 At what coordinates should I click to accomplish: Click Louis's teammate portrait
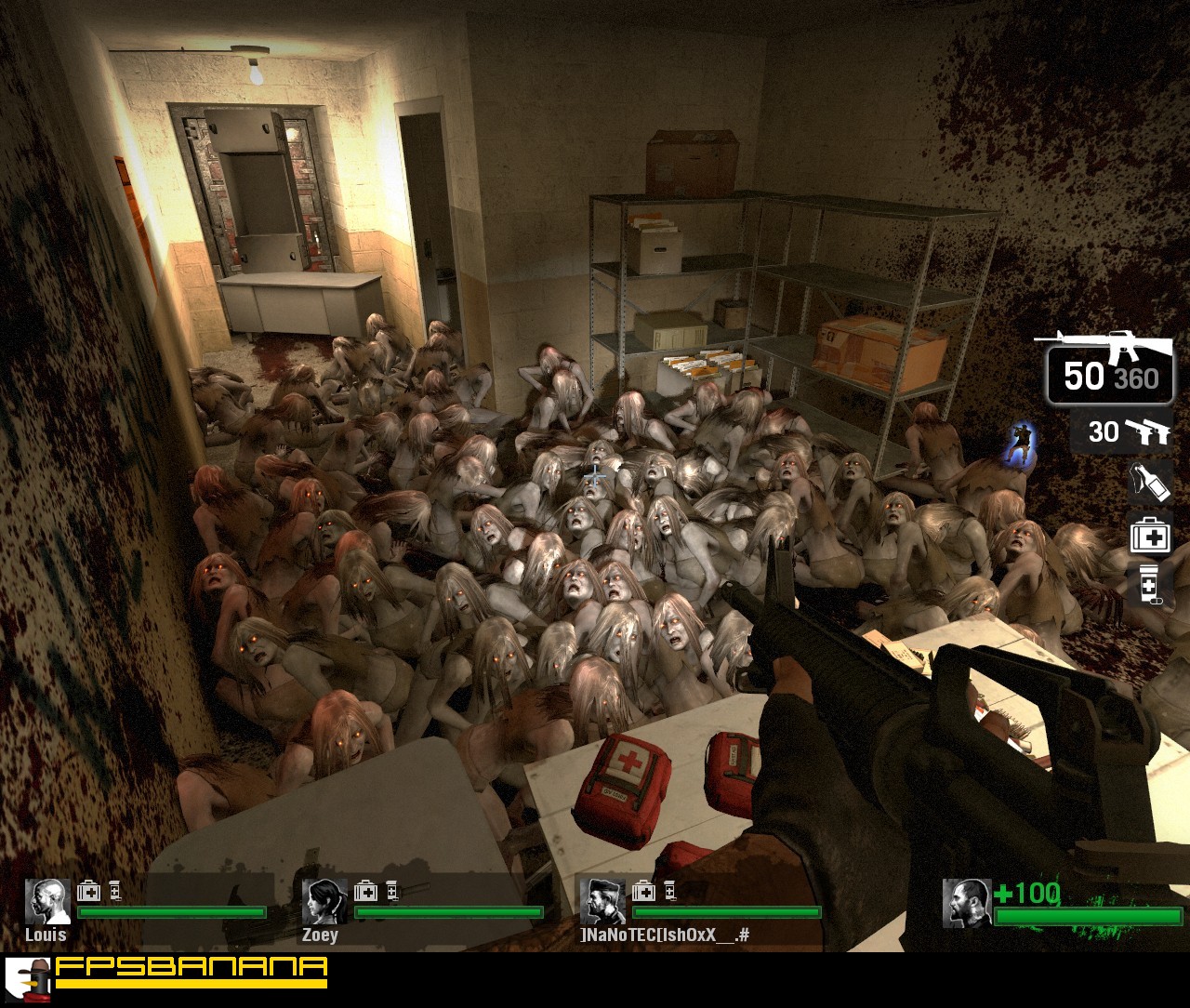46,901
